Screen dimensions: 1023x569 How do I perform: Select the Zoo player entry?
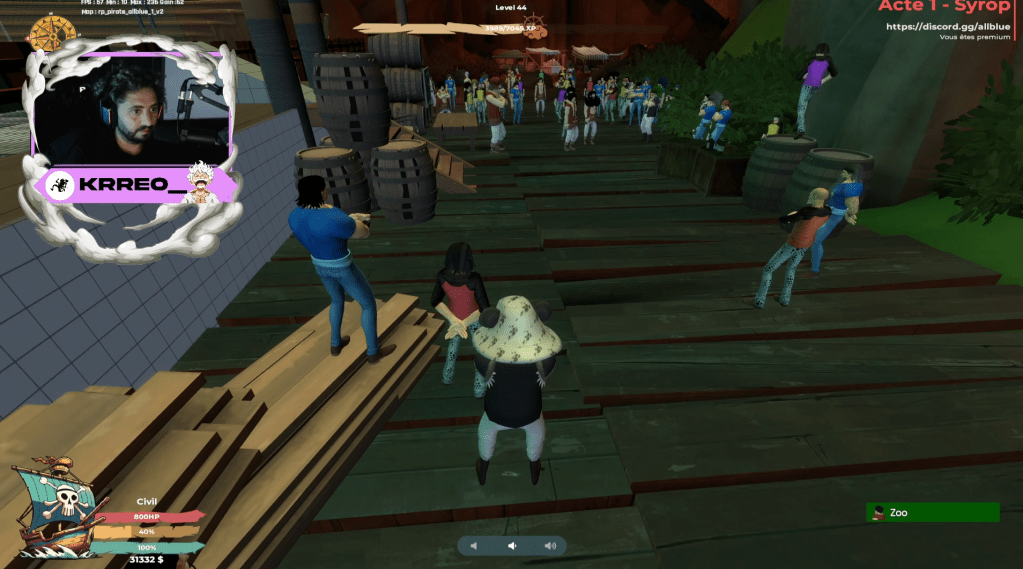pyautogui.click(x=932, y=512)
